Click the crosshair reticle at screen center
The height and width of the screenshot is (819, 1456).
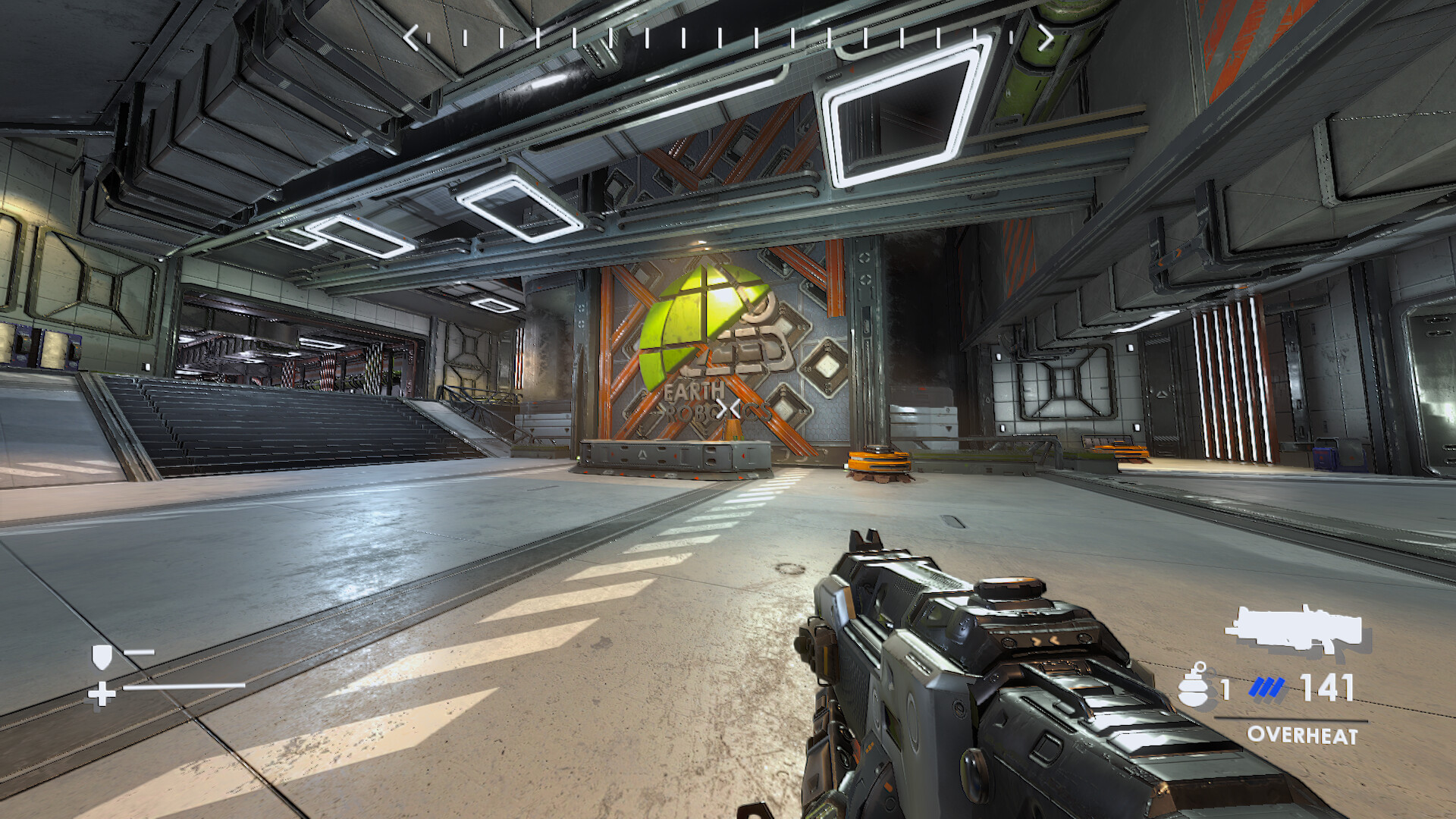click(728, 409)
